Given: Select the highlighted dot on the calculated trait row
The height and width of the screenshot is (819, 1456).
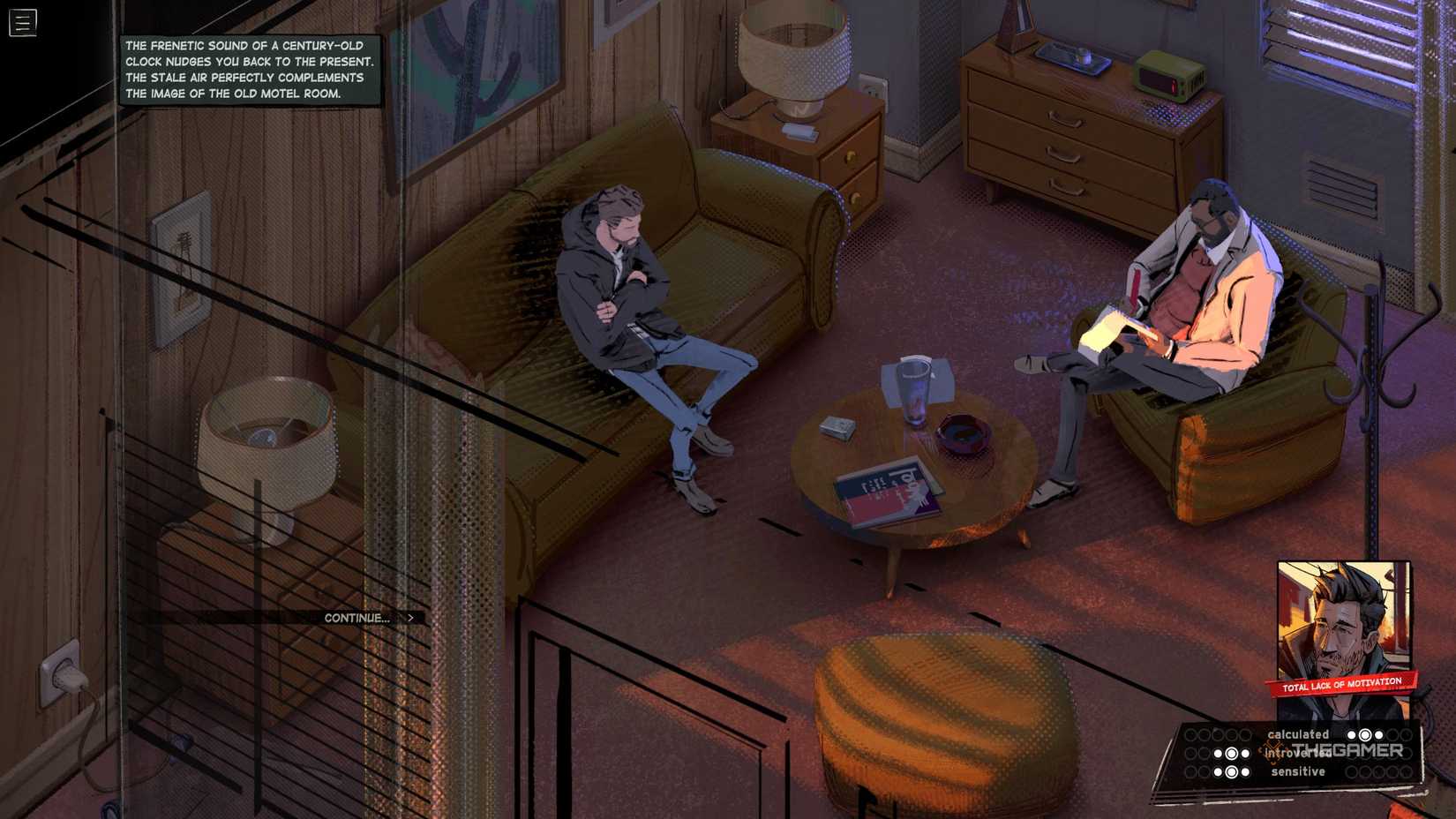Looking at the screenshot, I should (1365, 736).
